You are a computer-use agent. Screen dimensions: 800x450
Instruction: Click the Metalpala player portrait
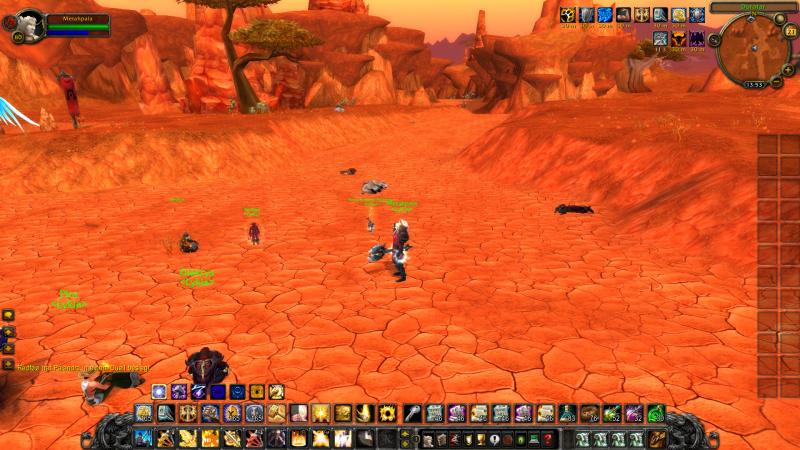tap(29, 22)
